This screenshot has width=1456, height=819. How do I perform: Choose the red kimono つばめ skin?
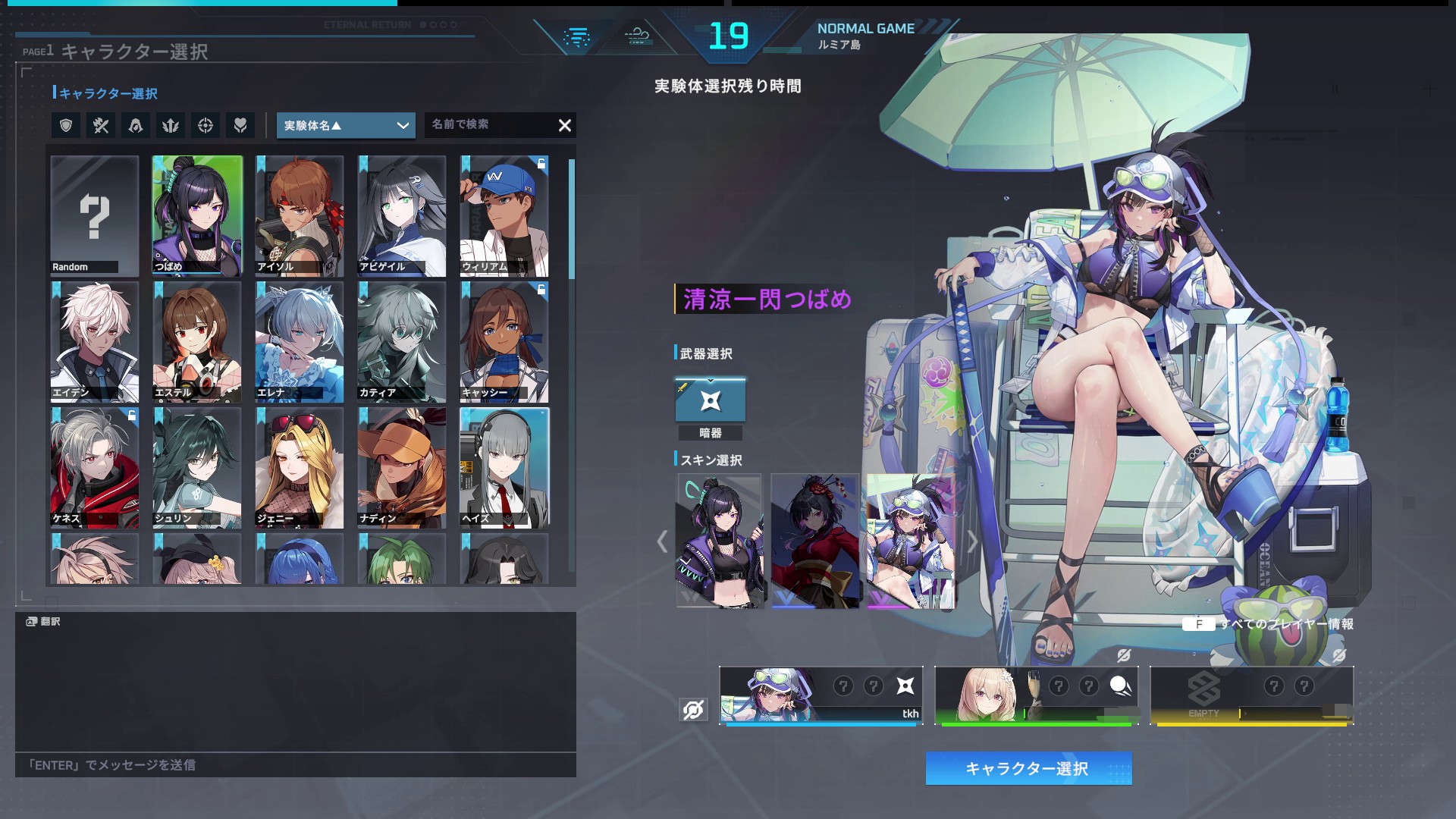pos(815,540)
